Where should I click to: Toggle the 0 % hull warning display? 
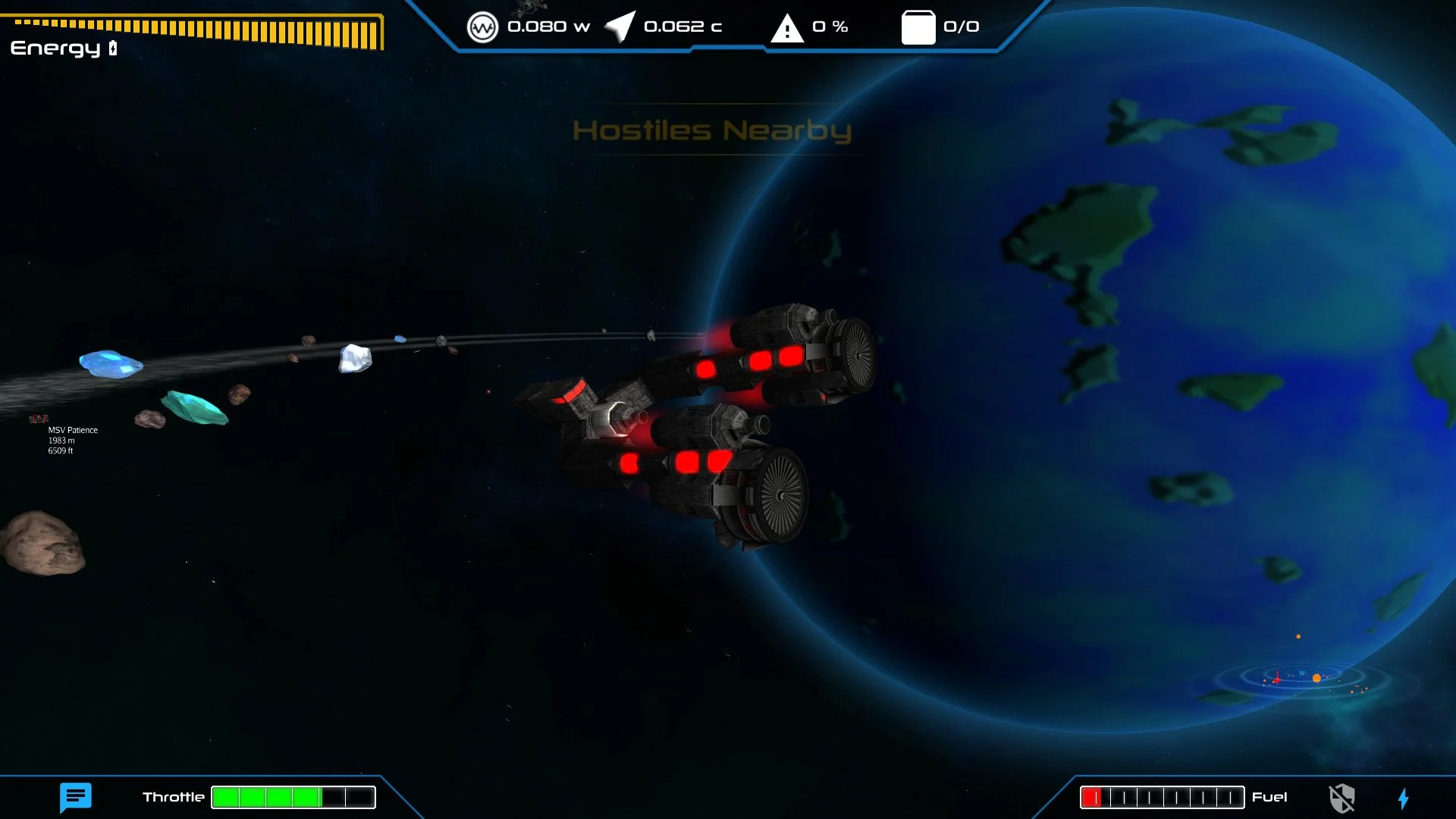pyautogui.click(x=823, y=27)
